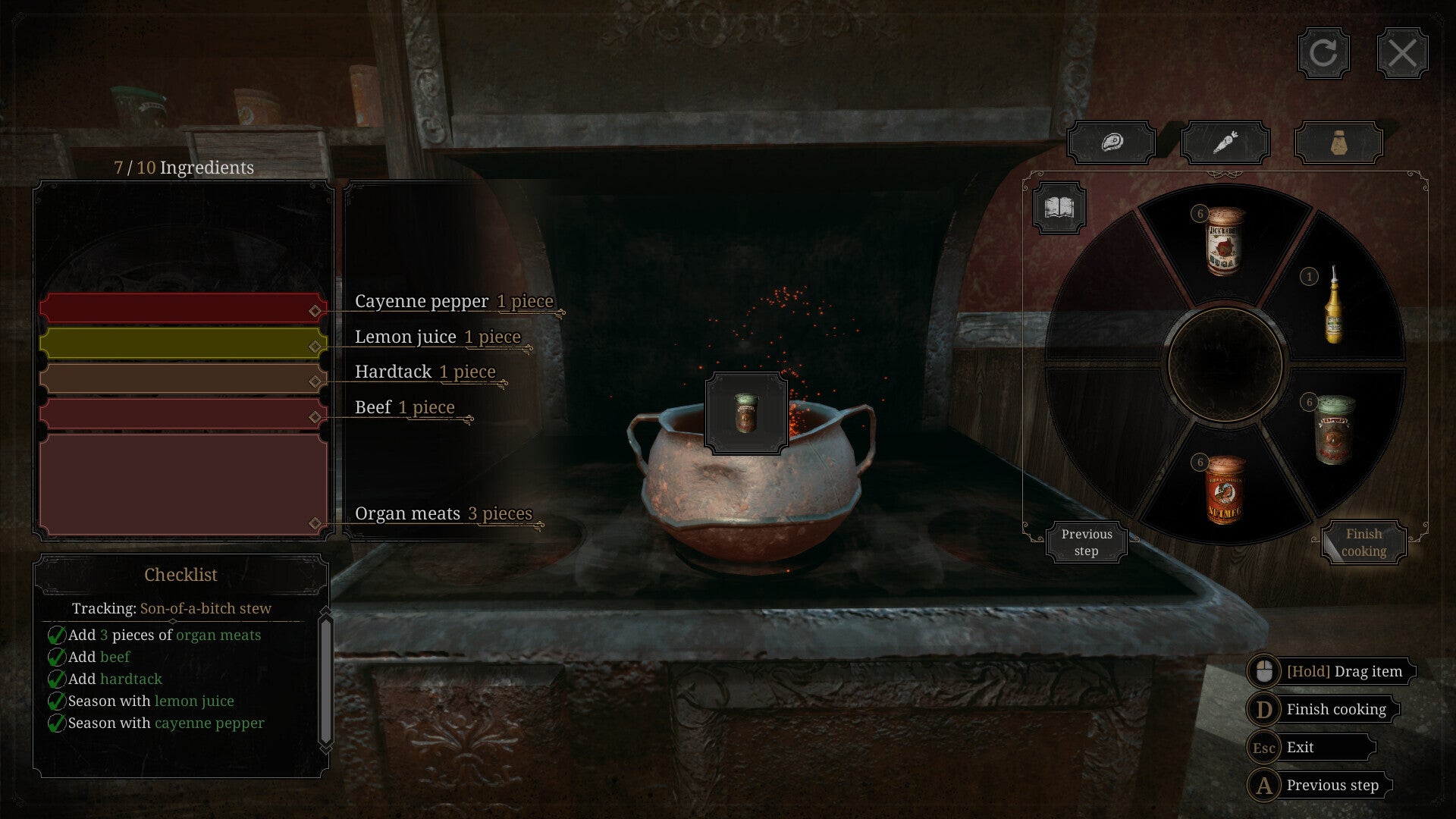Select the Lemon juice ingredient bar

(x=183, y=343)
